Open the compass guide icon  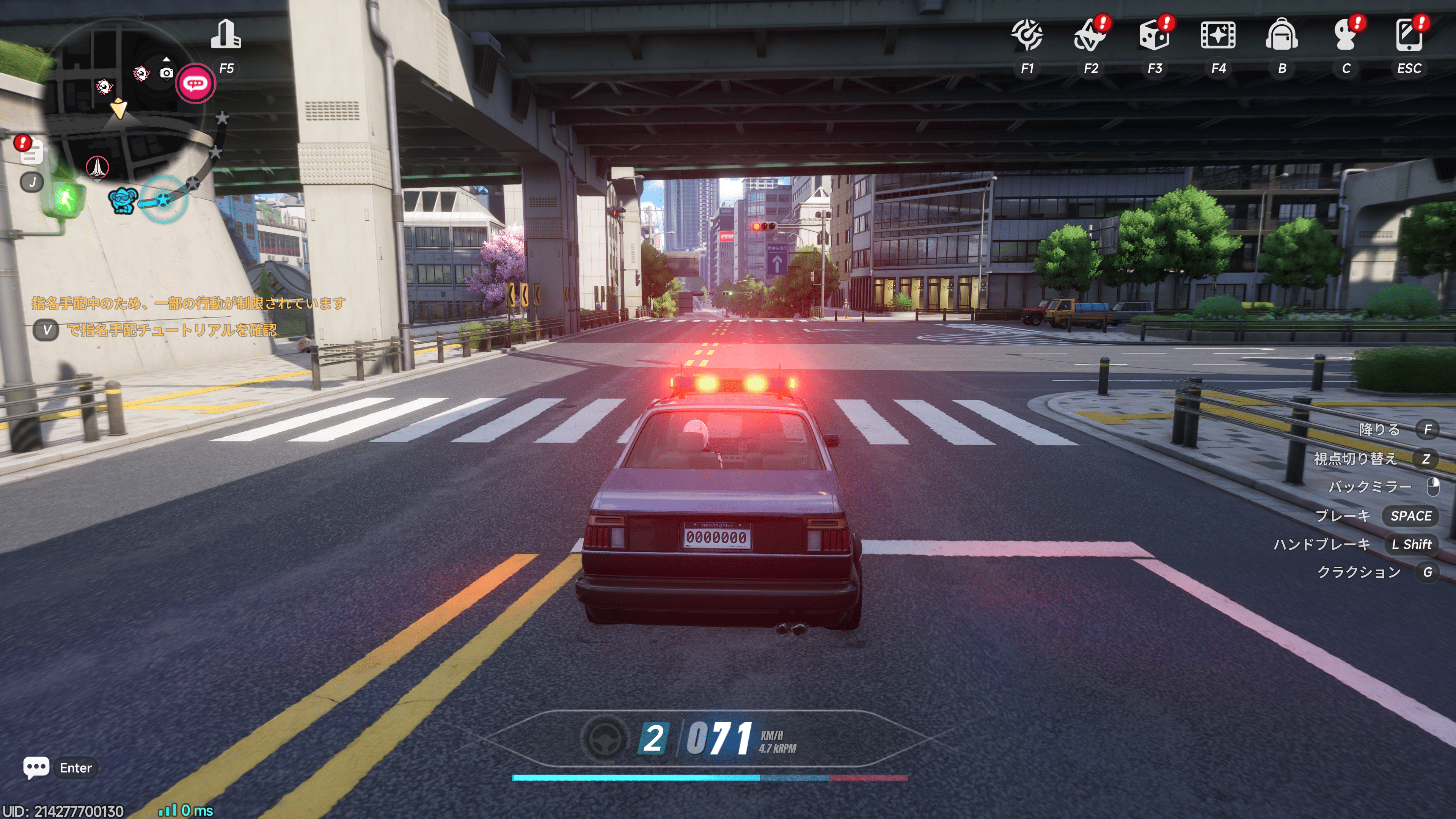click(x=1027, y=35)
